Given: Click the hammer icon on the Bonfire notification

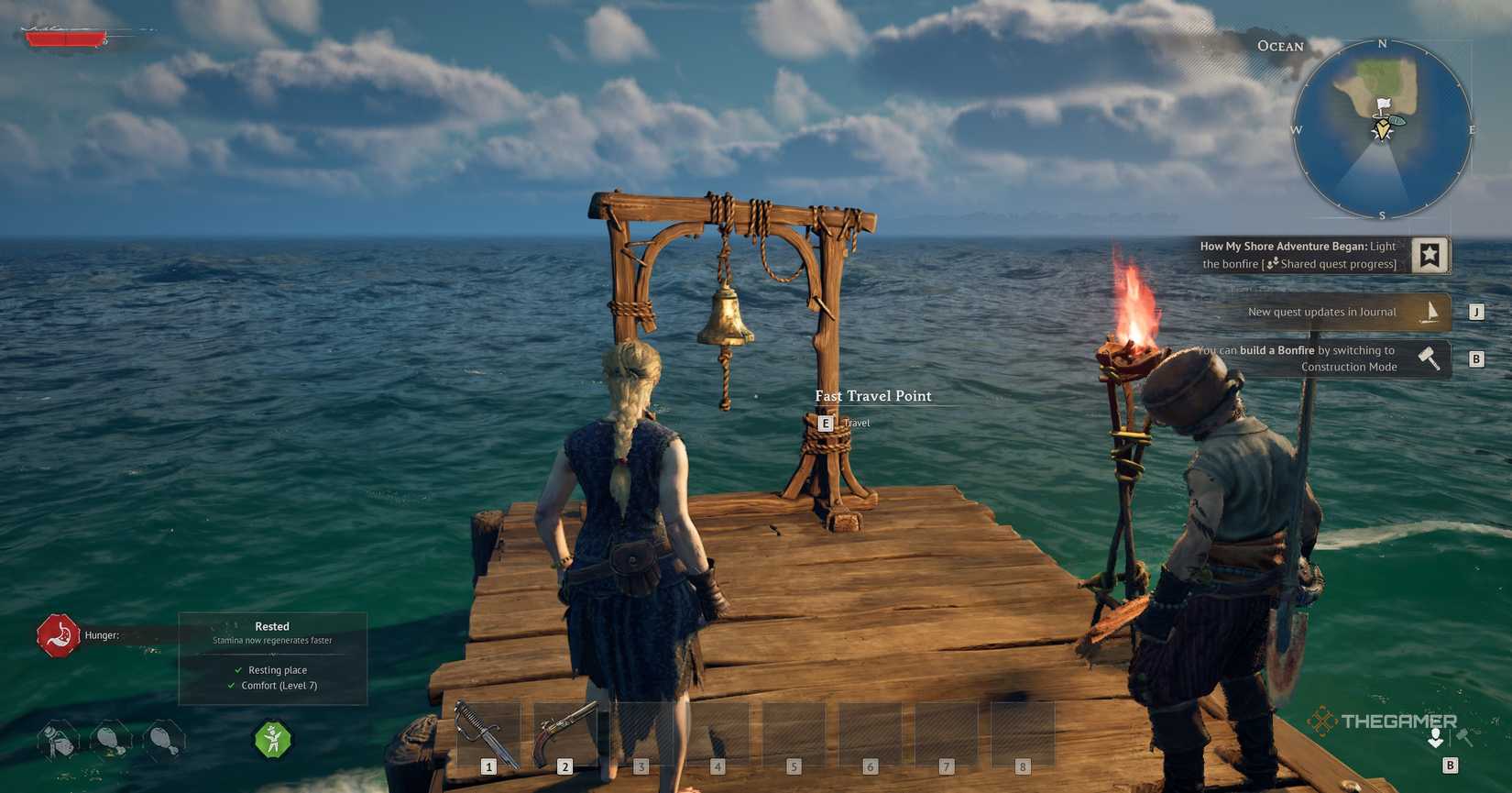Looking at the screenshot, I should [1430, 358].
